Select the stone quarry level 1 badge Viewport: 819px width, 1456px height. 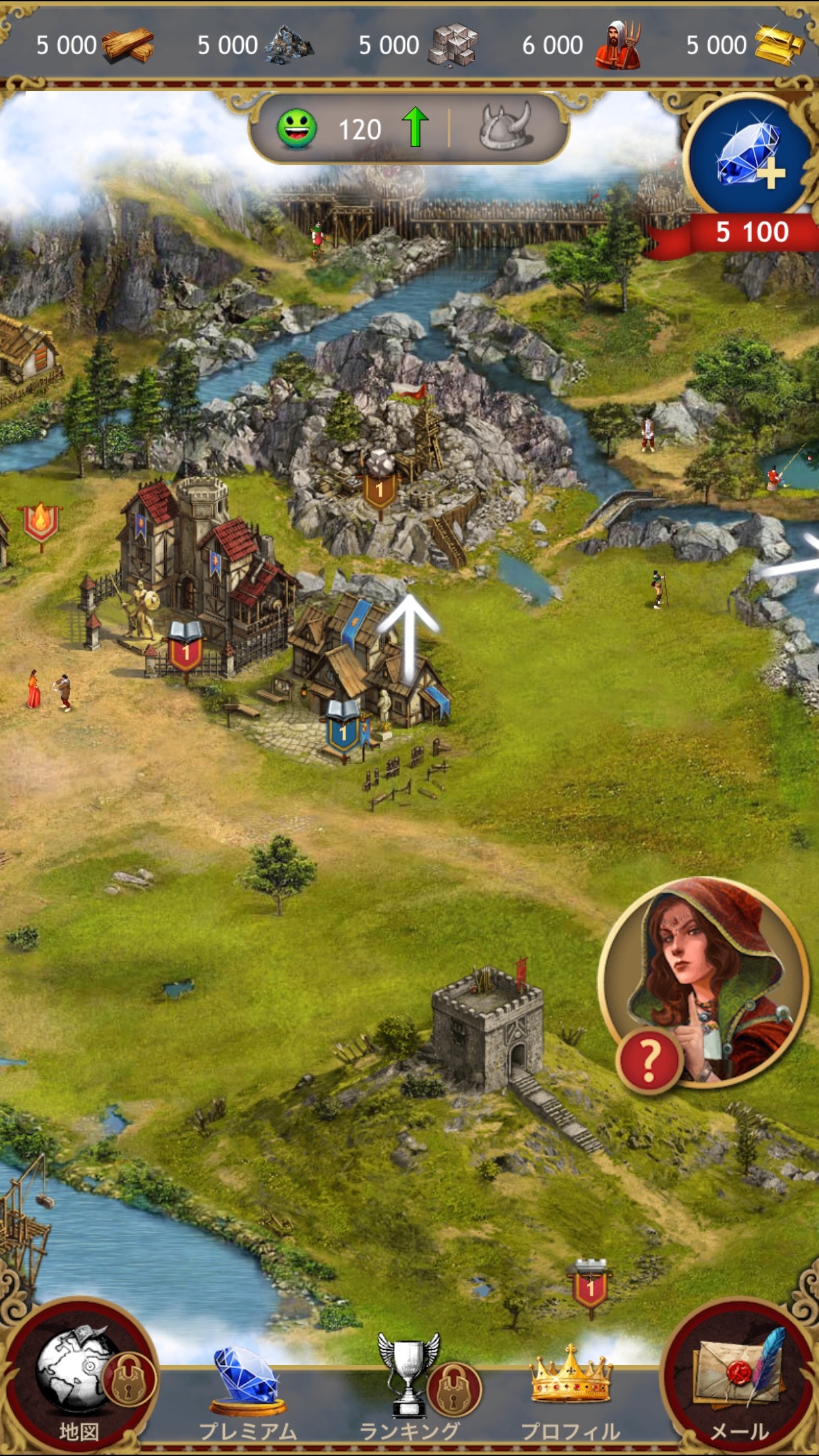(379, 487)
